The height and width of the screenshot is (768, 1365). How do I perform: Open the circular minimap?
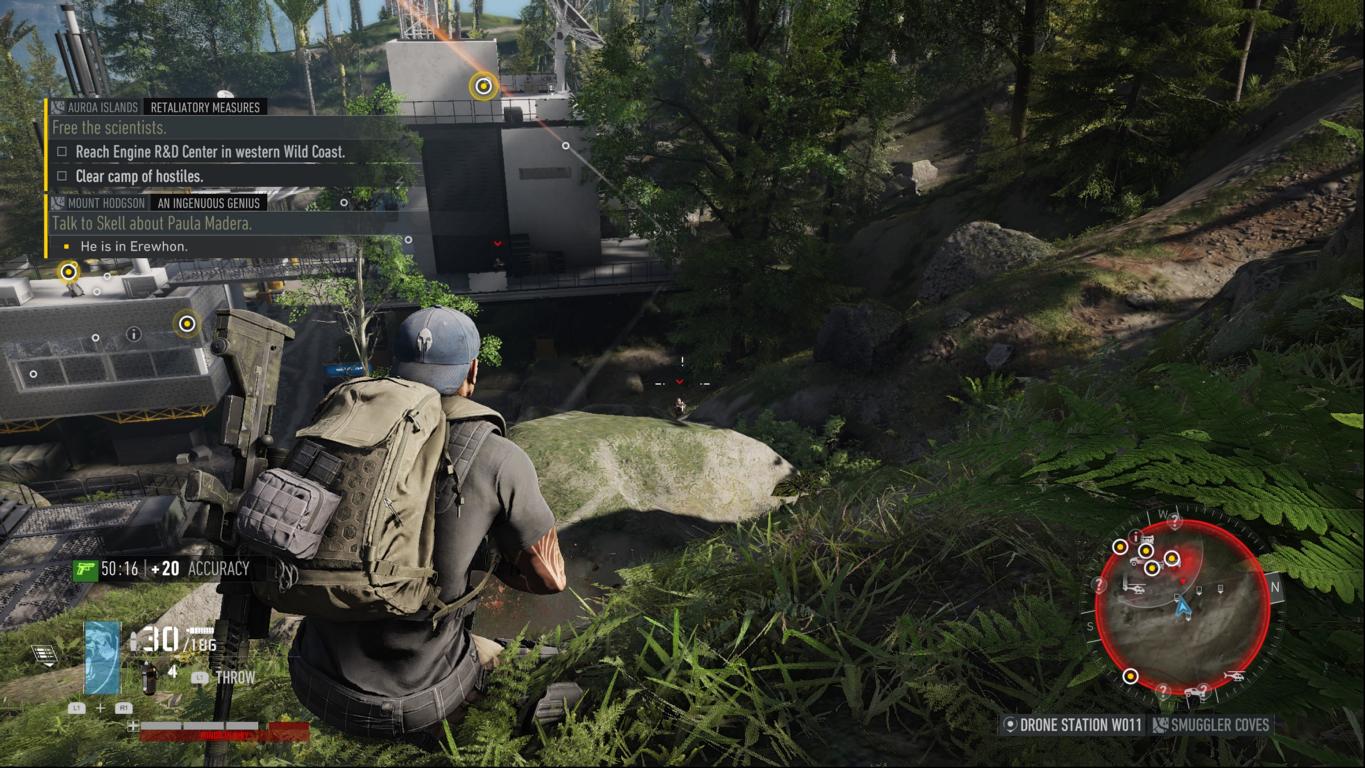pyautogui.click(x=1183, y=605)
